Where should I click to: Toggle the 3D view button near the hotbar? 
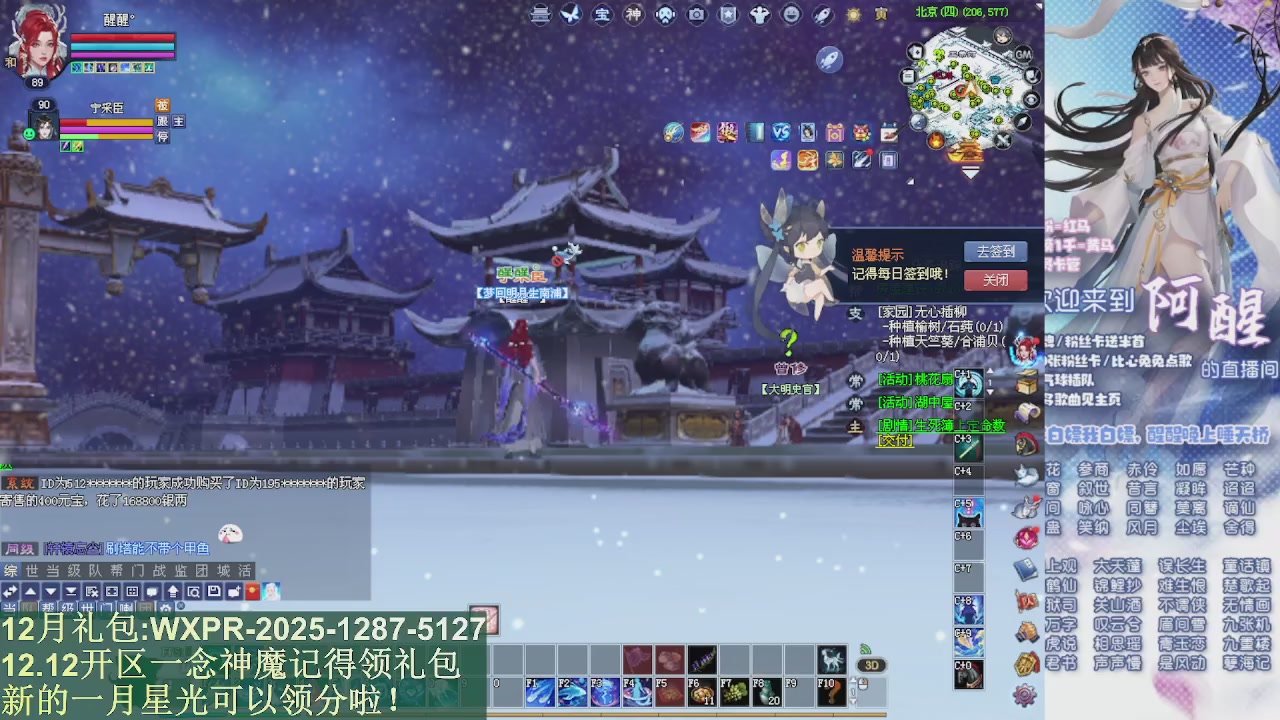point(871,663)
